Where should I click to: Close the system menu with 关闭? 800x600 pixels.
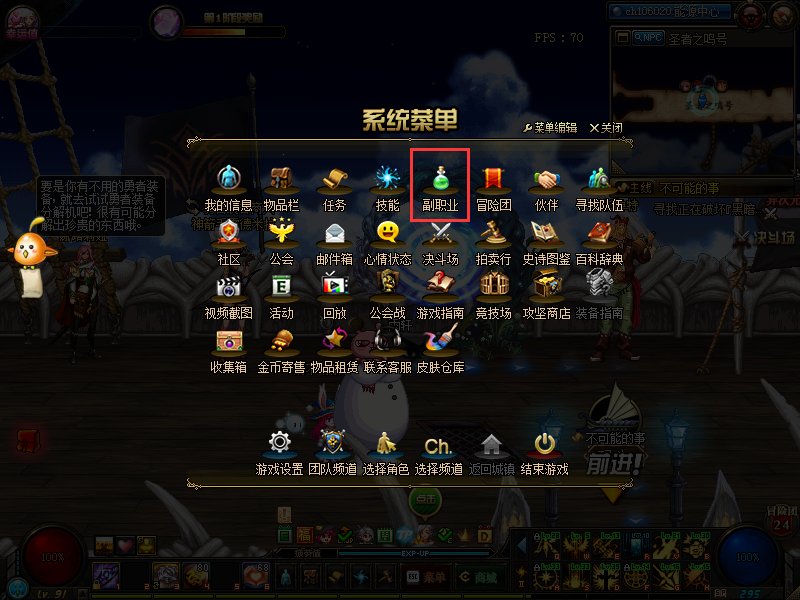tap(606, 128)
